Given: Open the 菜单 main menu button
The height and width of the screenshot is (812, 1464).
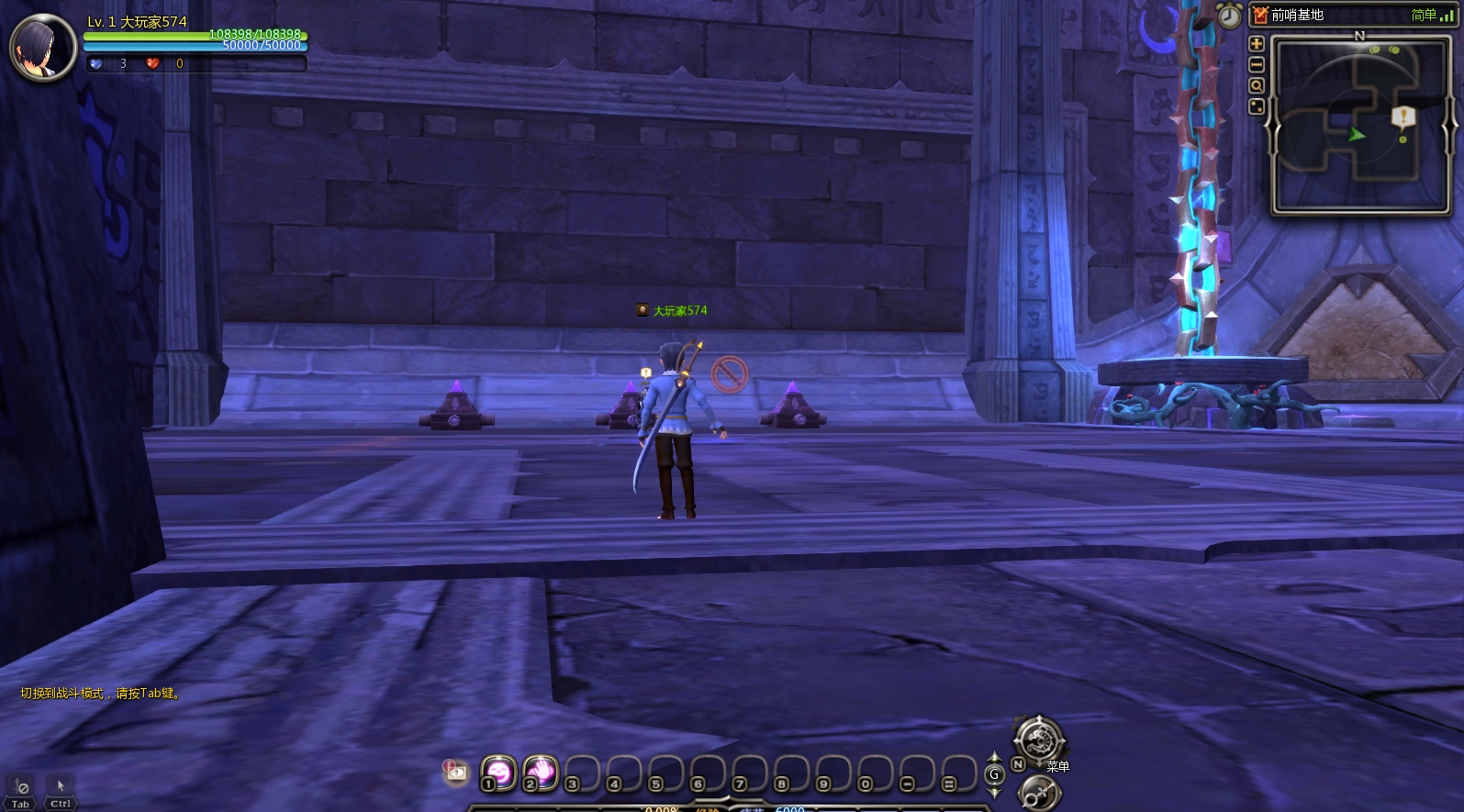Looking at the screenshot, I should [x=1039, y=740].
